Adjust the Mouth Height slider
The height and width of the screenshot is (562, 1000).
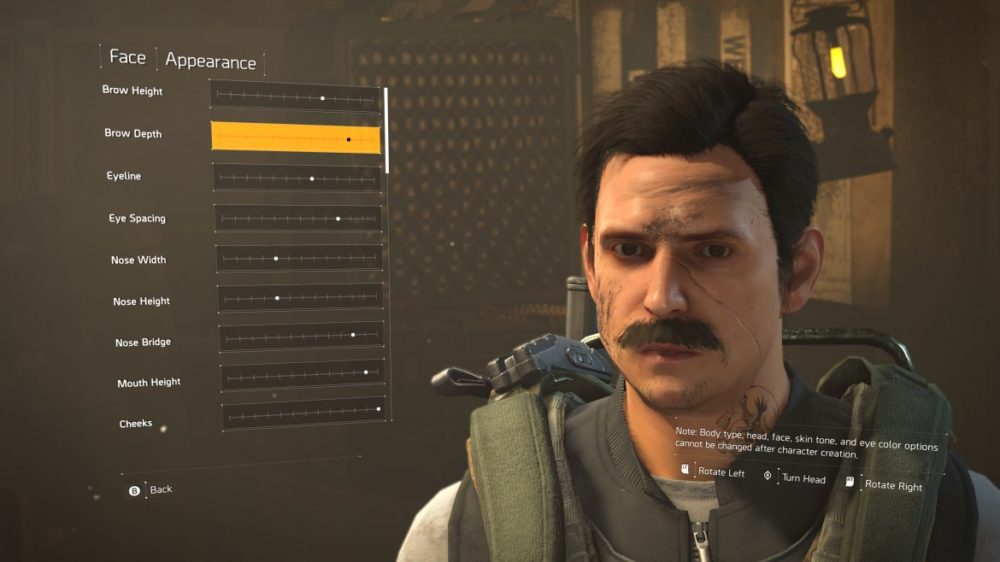click(x=303, y=376)
